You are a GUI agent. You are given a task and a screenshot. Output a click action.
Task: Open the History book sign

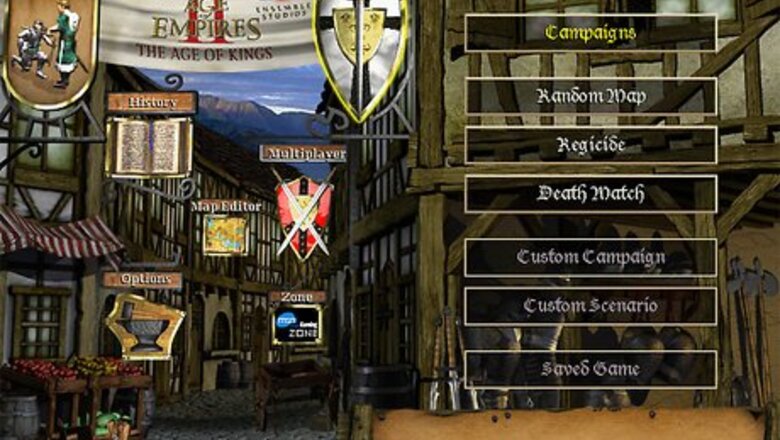[149, 145]
